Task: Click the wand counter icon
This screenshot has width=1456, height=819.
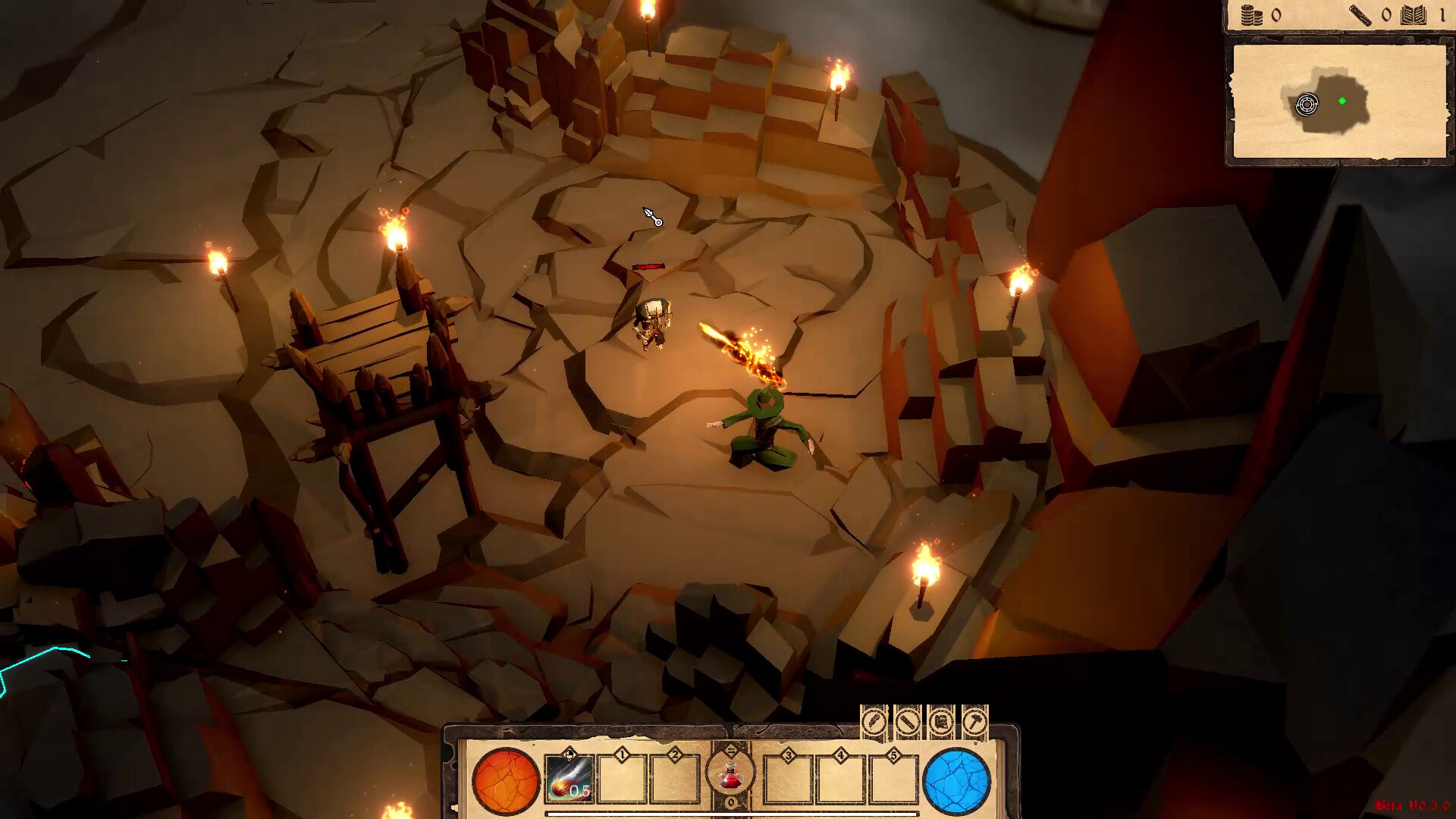Action: (x=1360, y=14)
